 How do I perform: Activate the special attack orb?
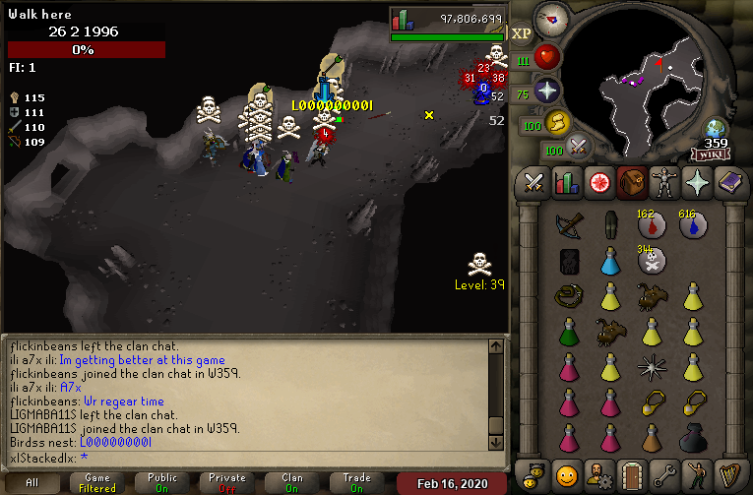pyautogui.click(x=579, y=148)
